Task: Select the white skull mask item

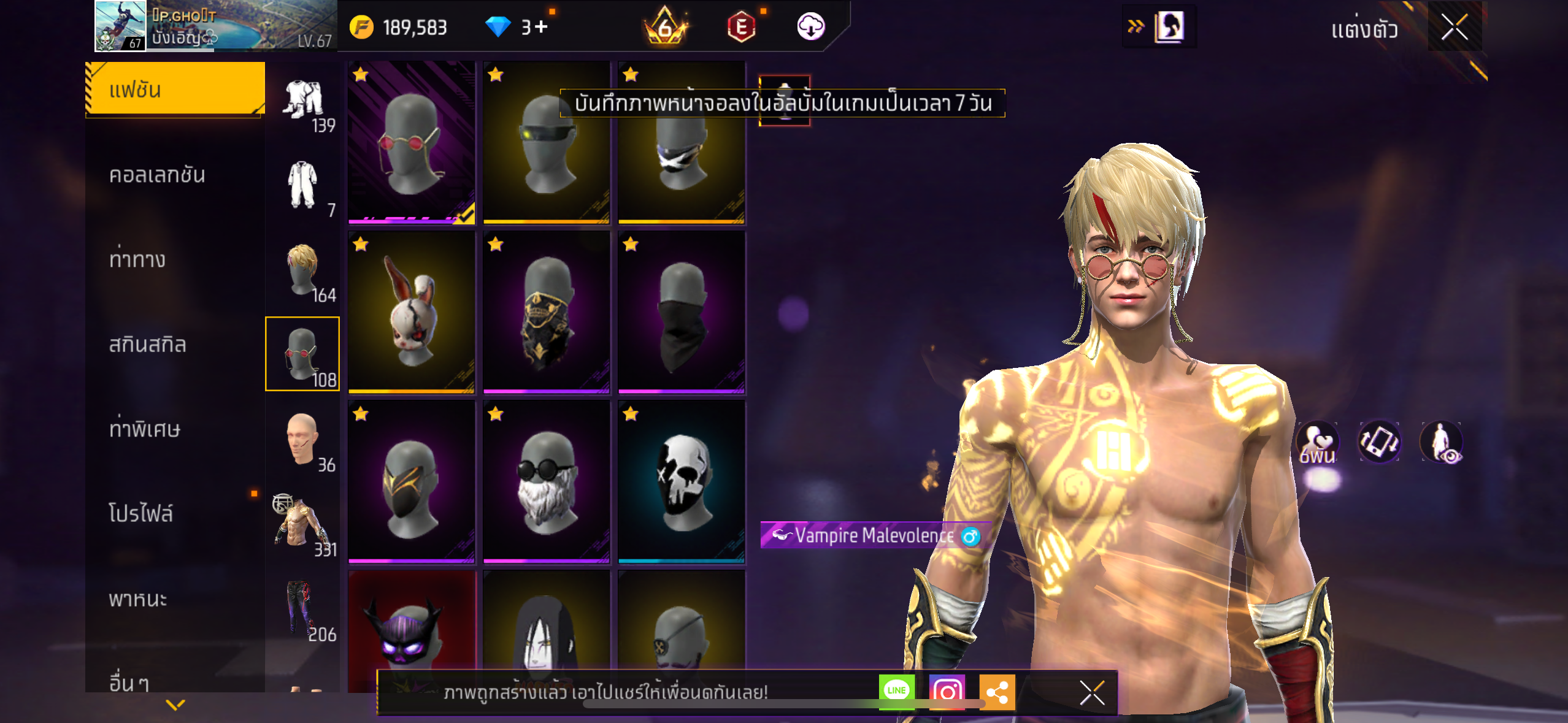Action: tap(682, 482)
